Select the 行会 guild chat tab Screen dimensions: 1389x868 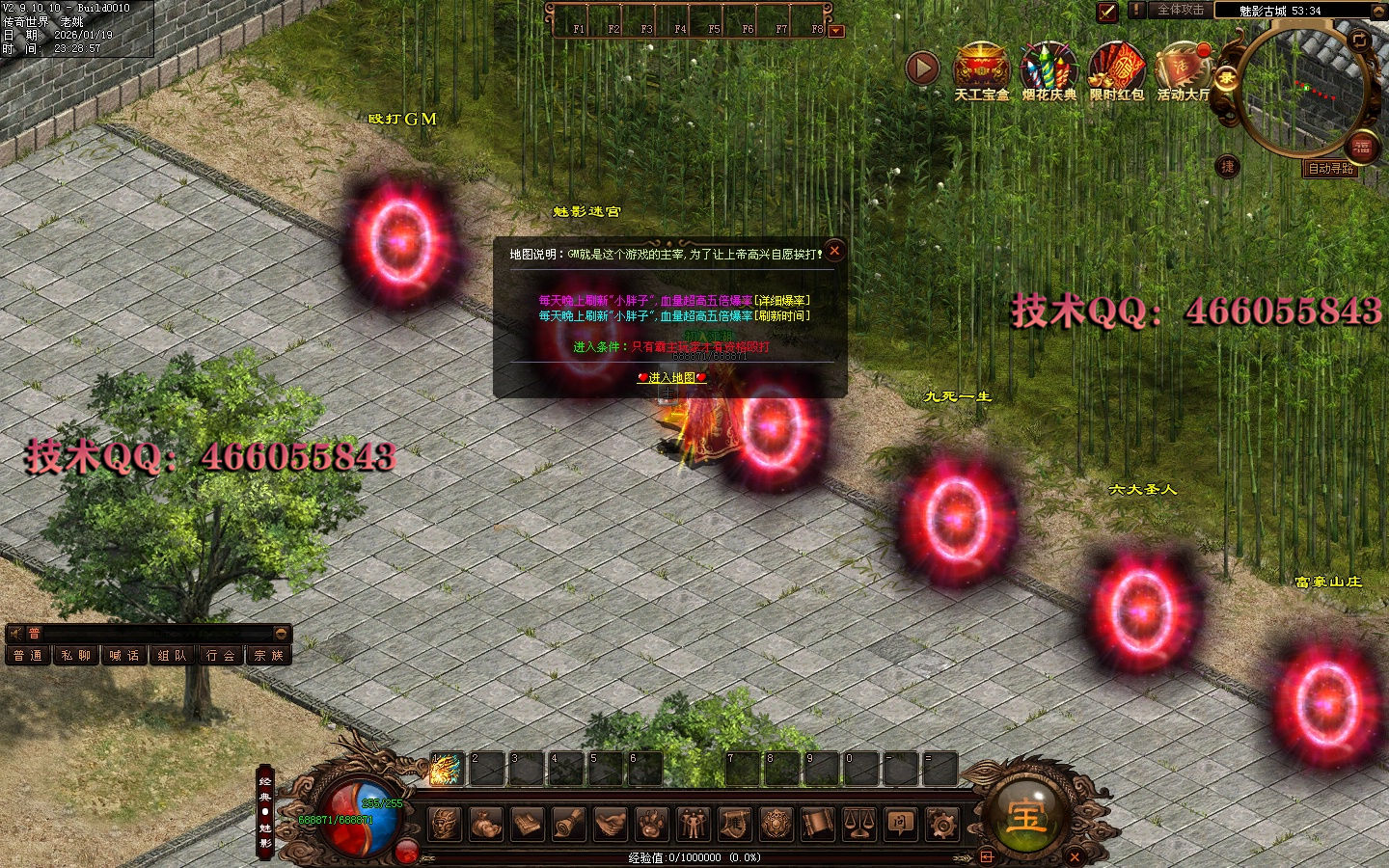(221, 656)
